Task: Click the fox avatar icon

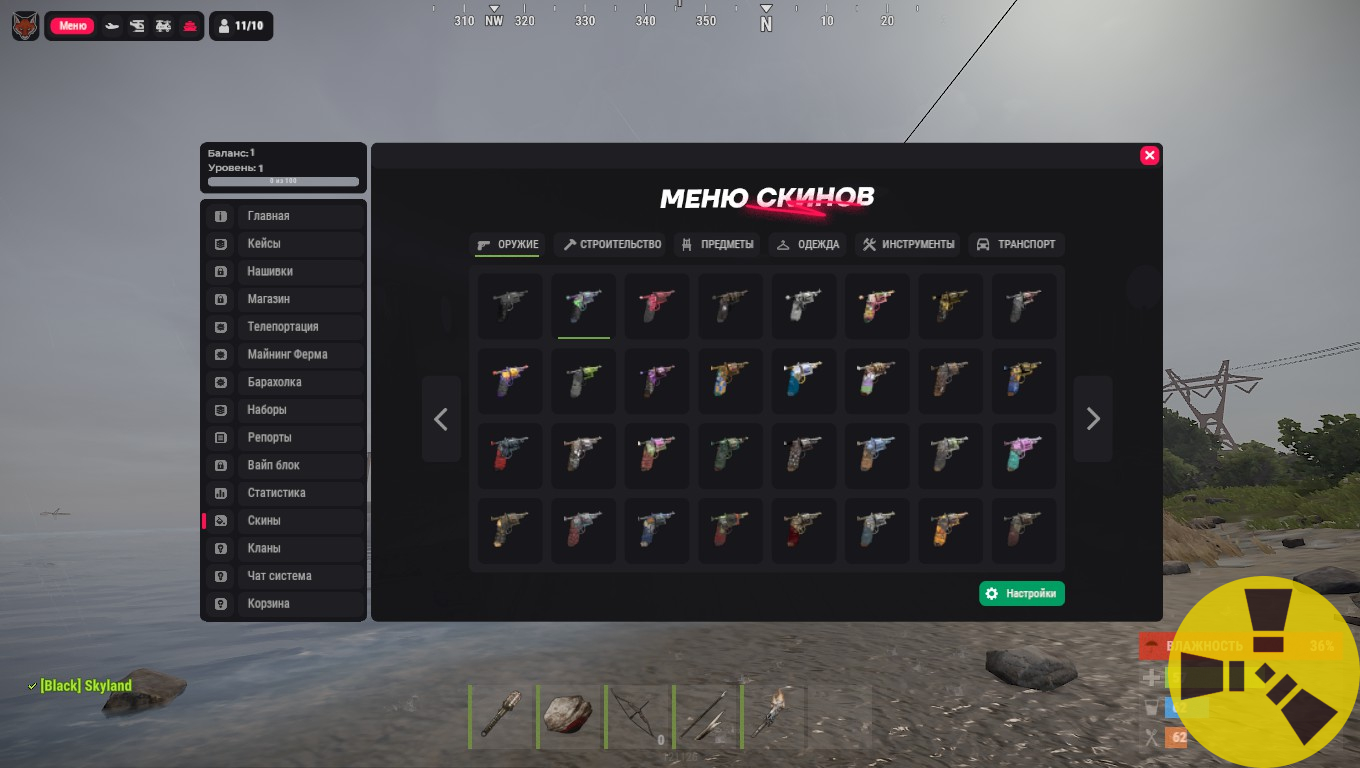Action: pyautogui.click(x=25, y=26)
